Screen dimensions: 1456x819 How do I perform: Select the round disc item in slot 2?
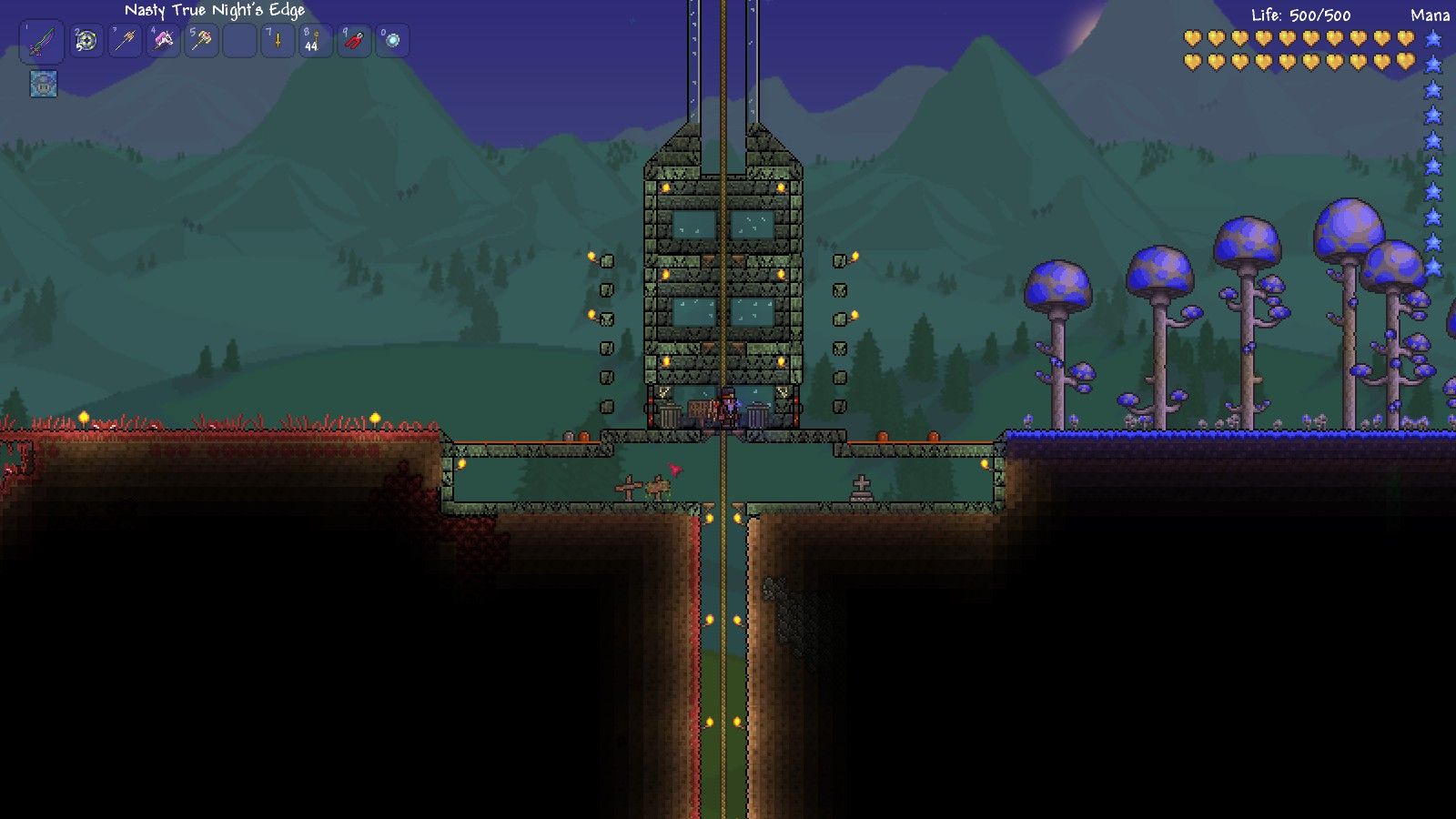click(x=86, y=41)
